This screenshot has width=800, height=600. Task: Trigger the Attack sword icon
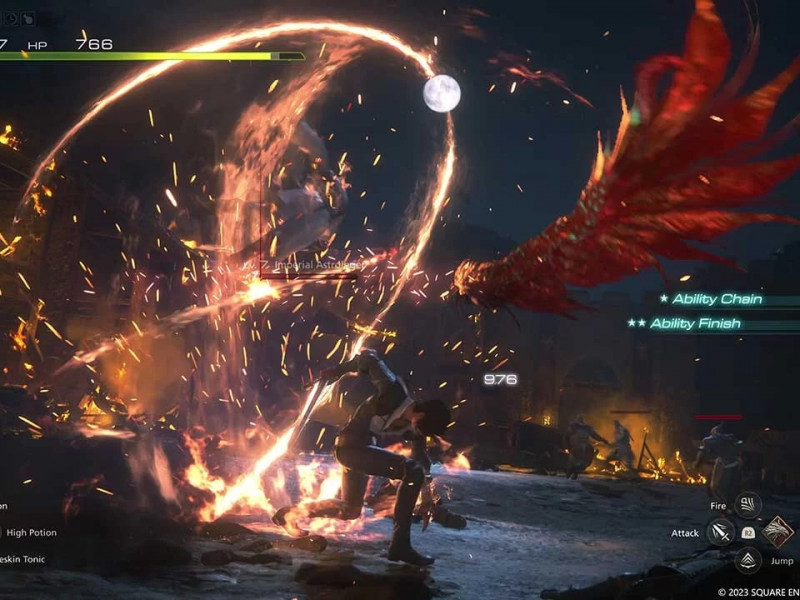pyautogui.click(x=720, y=533)
